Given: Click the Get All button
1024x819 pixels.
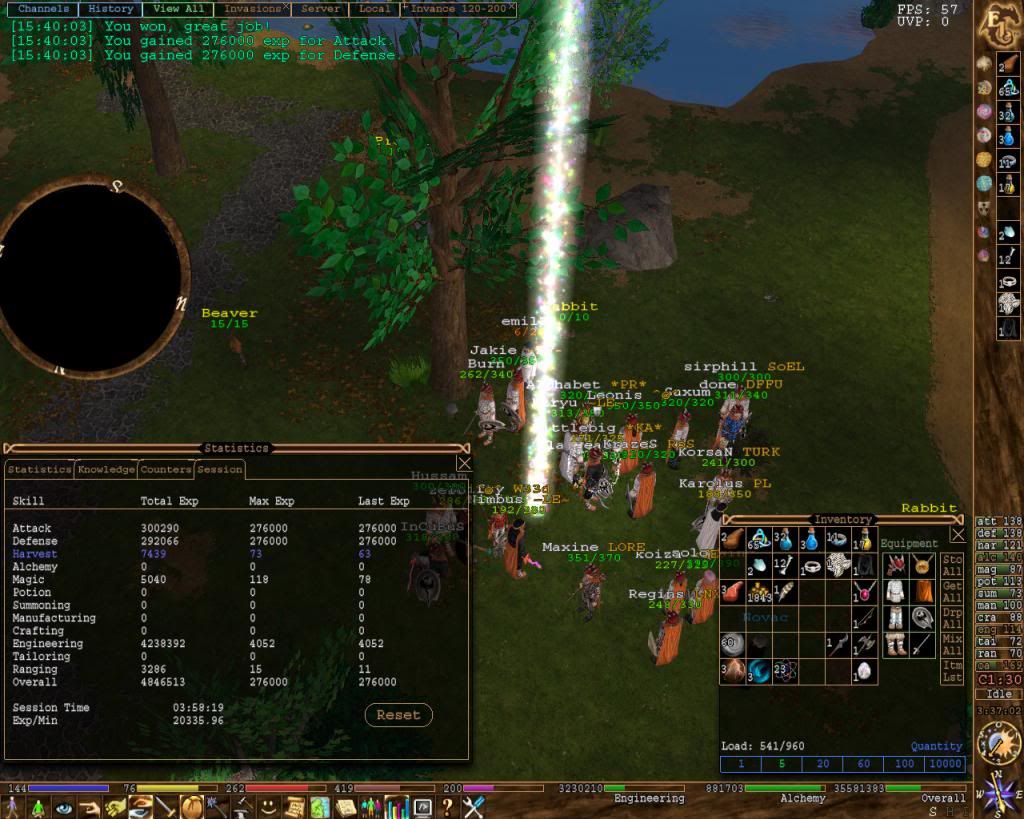Looking at the screenshot, I should 952,591.
